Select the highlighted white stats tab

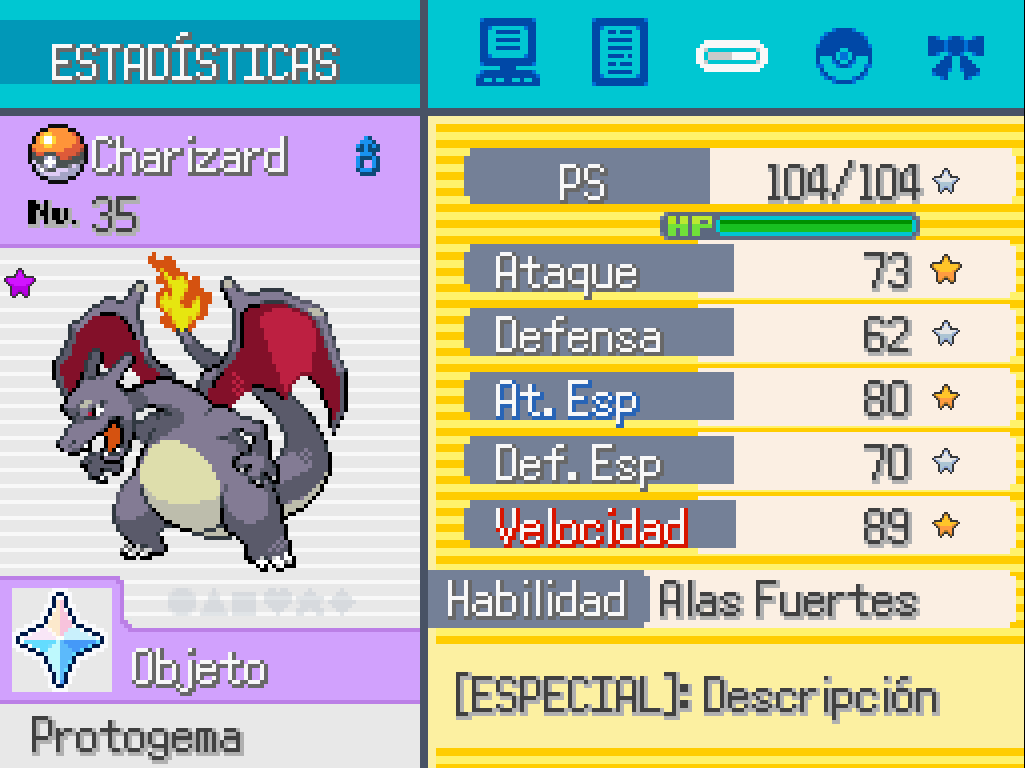pos(731,56)
